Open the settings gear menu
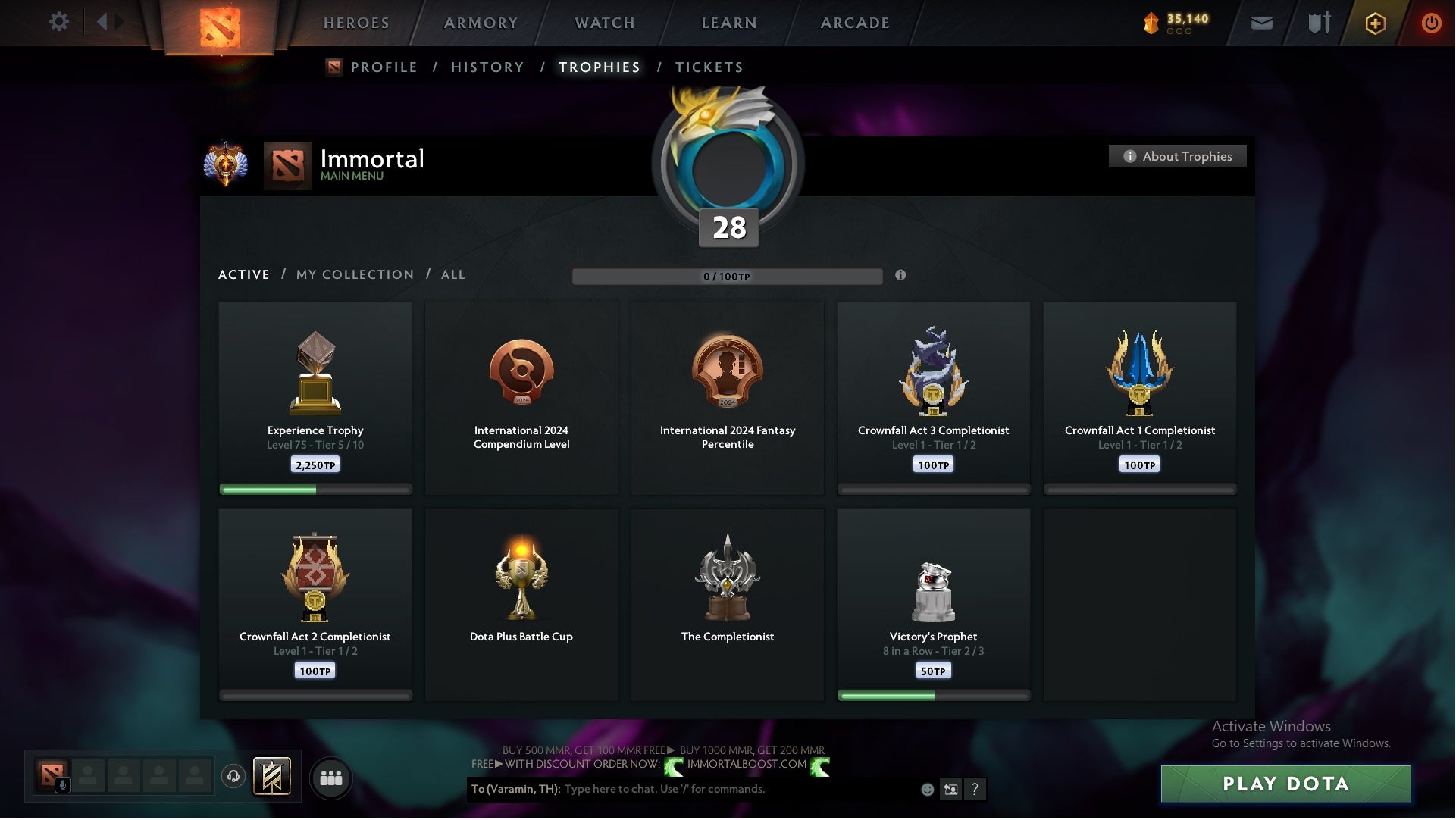Image resolution: width=1456 pixels, height=820 pixels. click(x=60, y=22)
